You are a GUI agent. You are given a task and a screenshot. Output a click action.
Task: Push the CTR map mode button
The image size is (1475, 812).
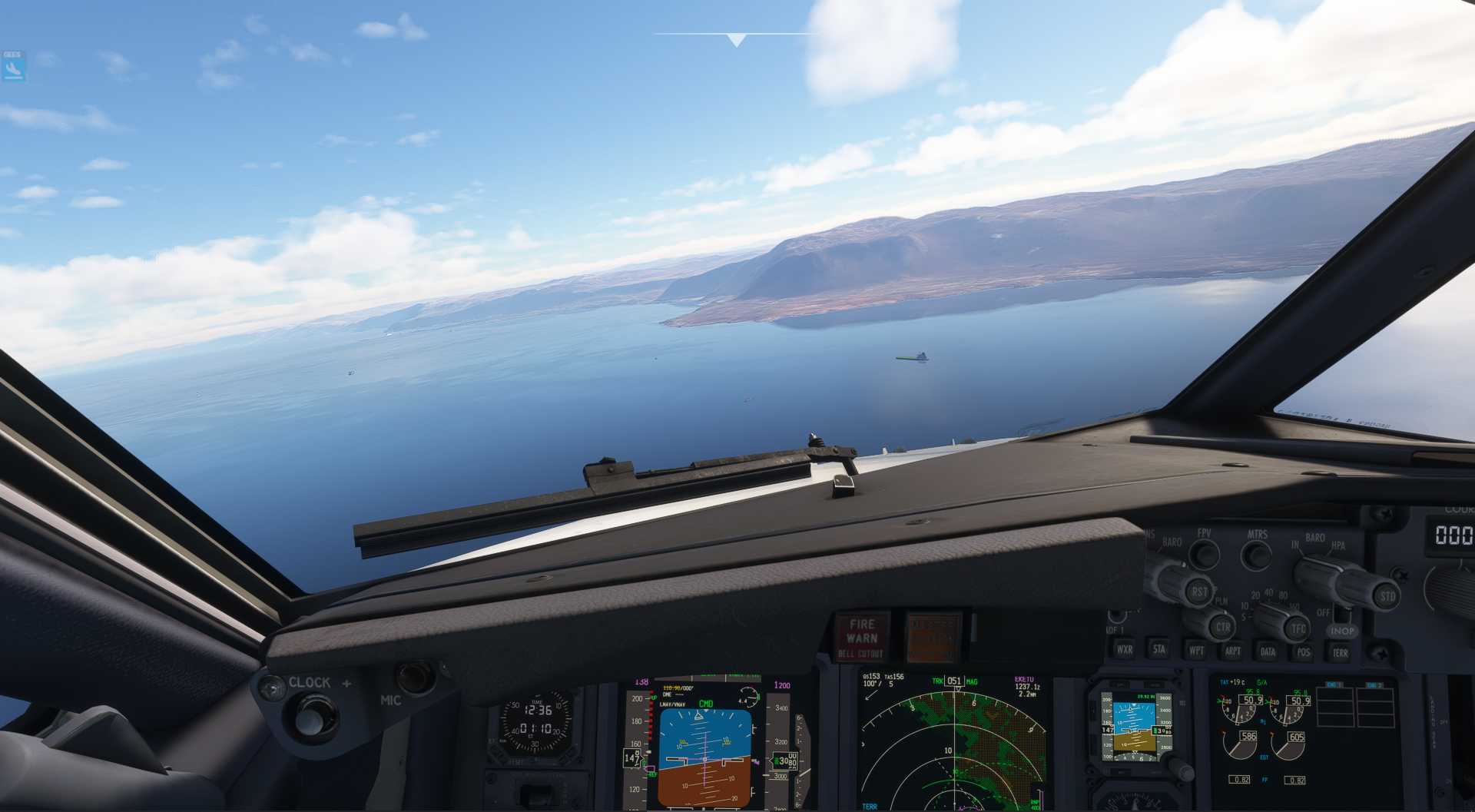tap(1221, 627)
